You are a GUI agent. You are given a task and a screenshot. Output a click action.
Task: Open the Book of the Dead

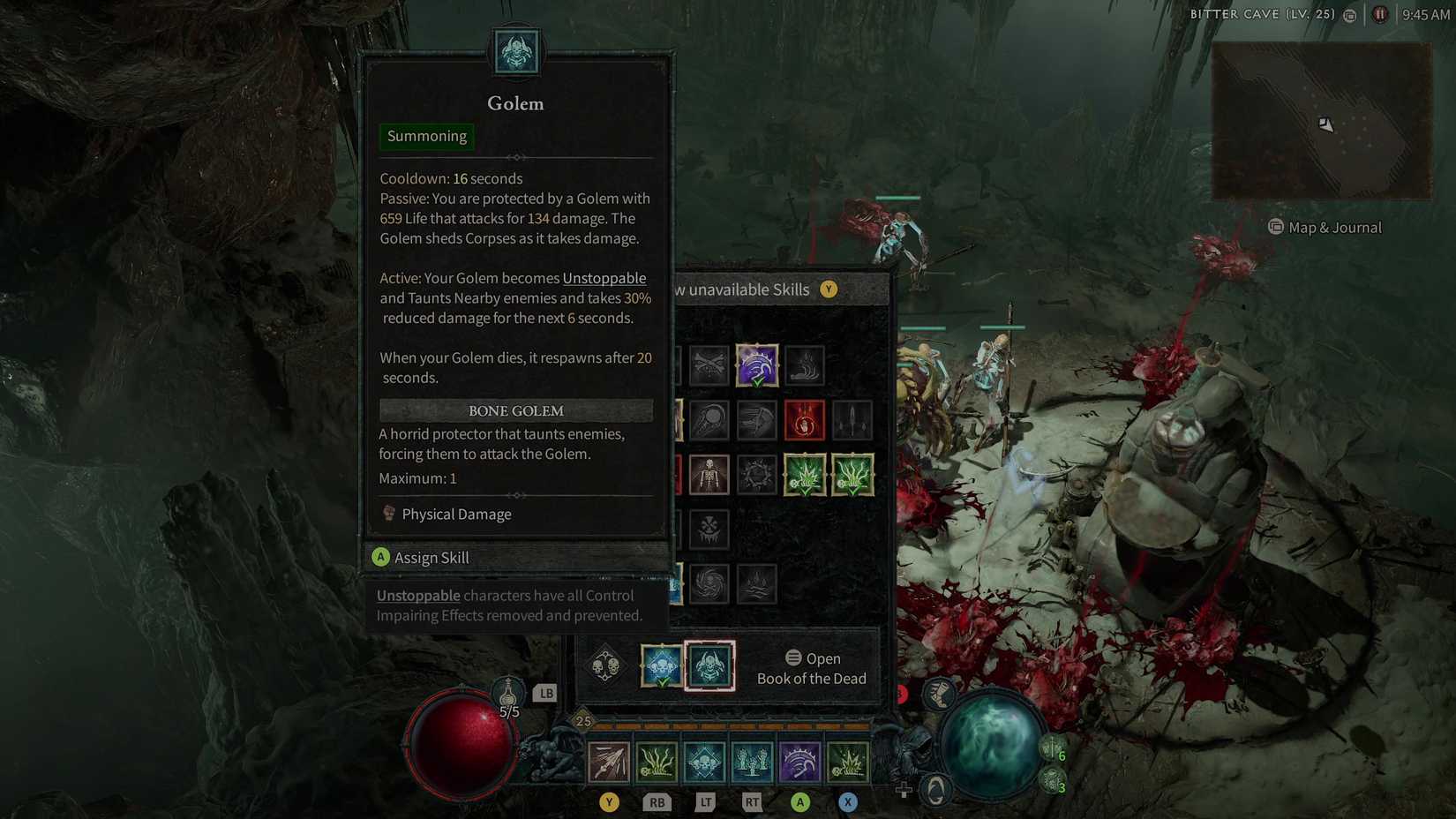click(812, 668)
